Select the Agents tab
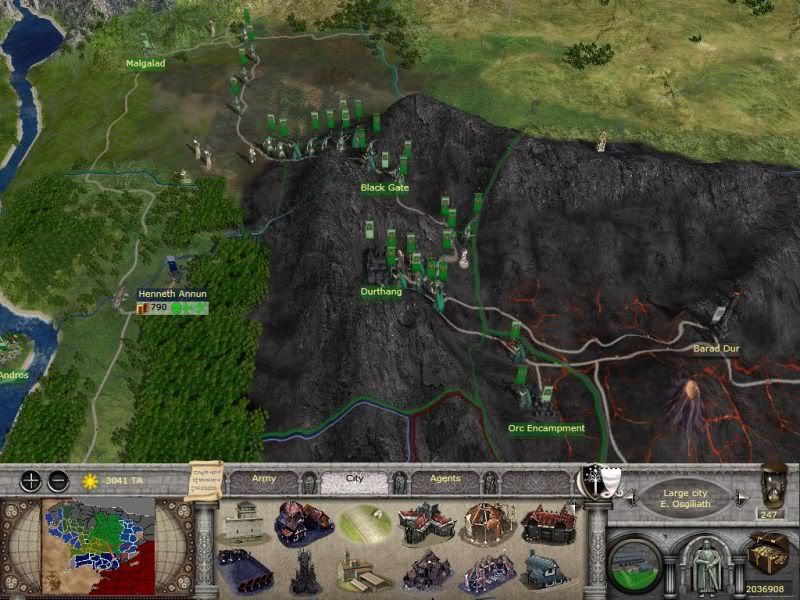The image size is (800, 600). click(x=444, y=479)
